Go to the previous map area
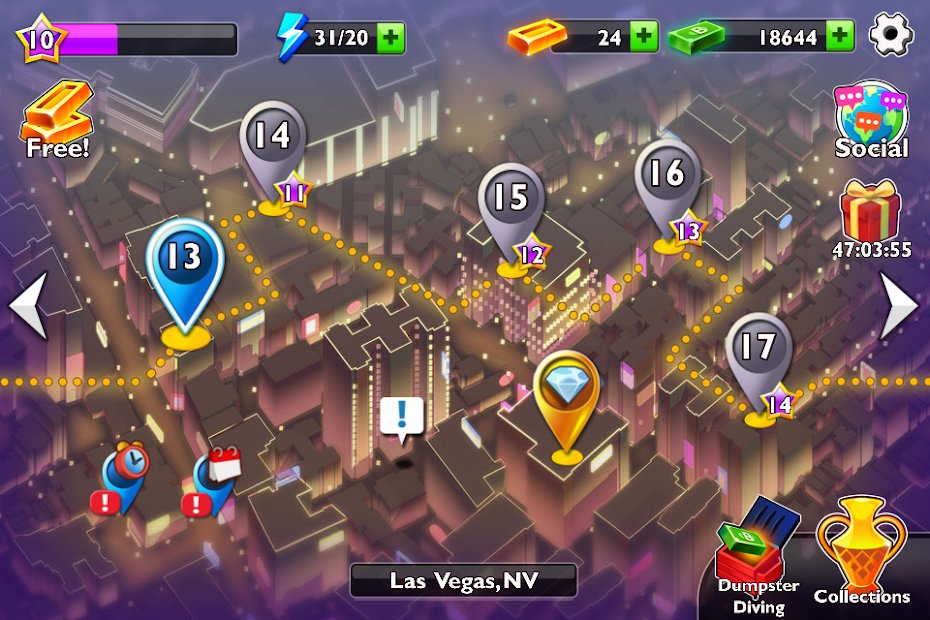 point(28,305)
